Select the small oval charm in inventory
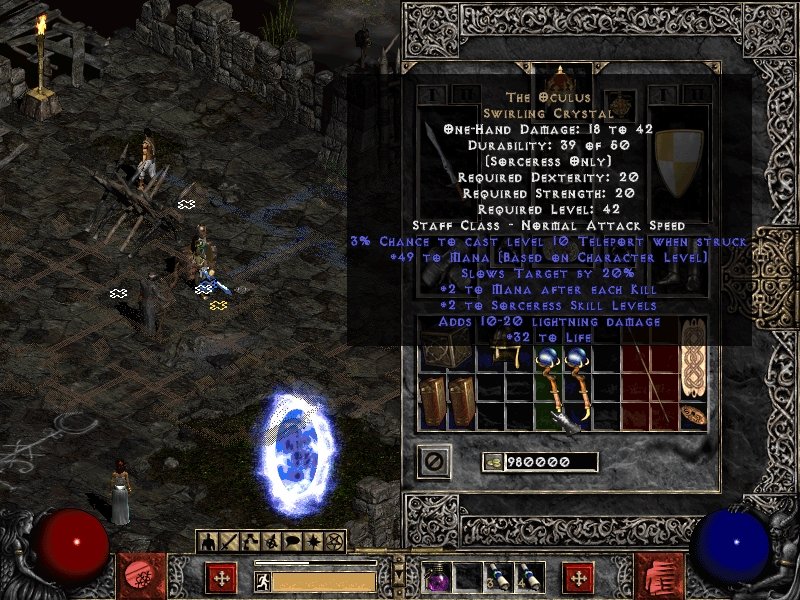This screenshot has height=600, width=800. 692,414
